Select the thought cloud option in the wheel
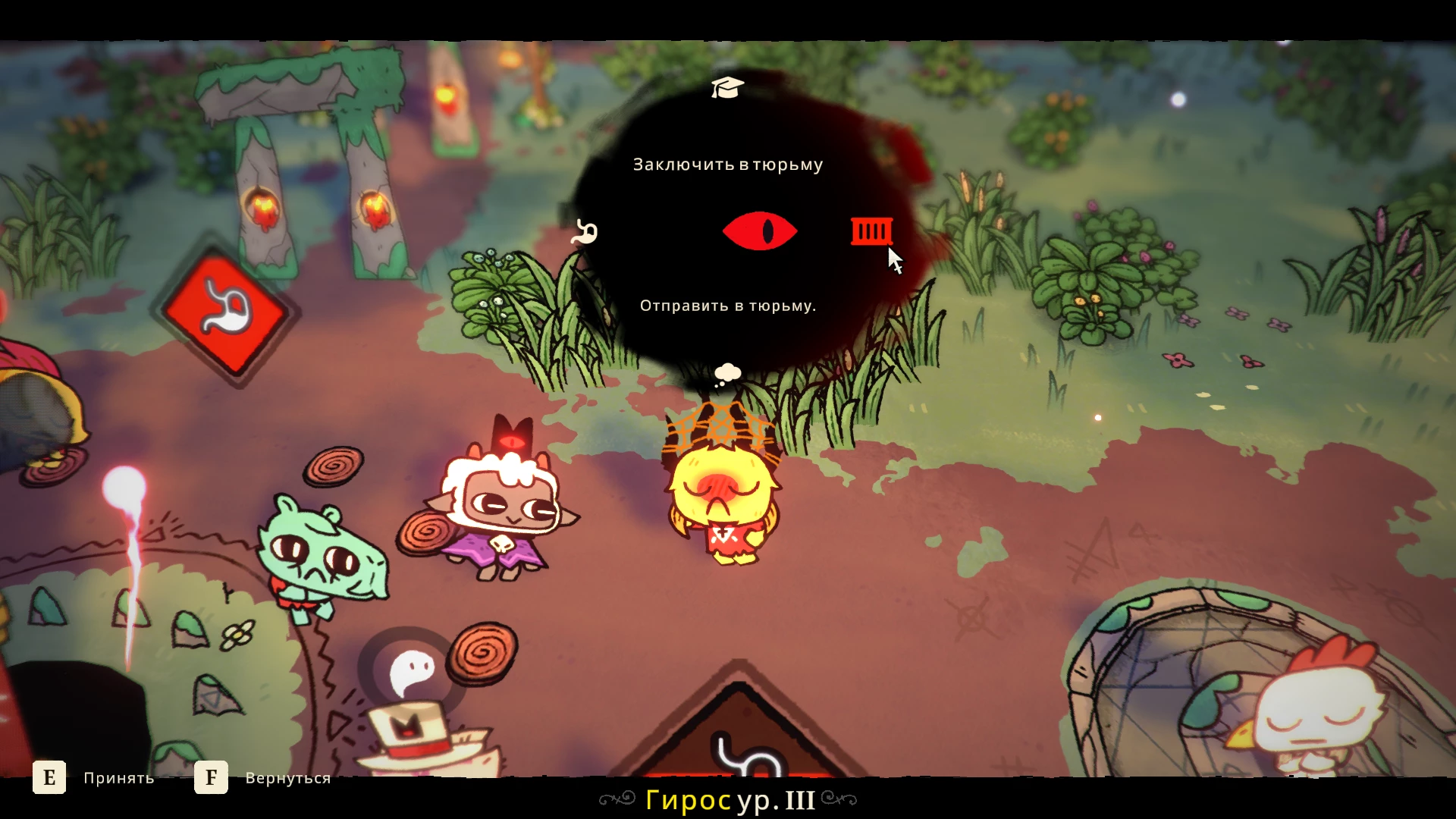 [727, 374]
